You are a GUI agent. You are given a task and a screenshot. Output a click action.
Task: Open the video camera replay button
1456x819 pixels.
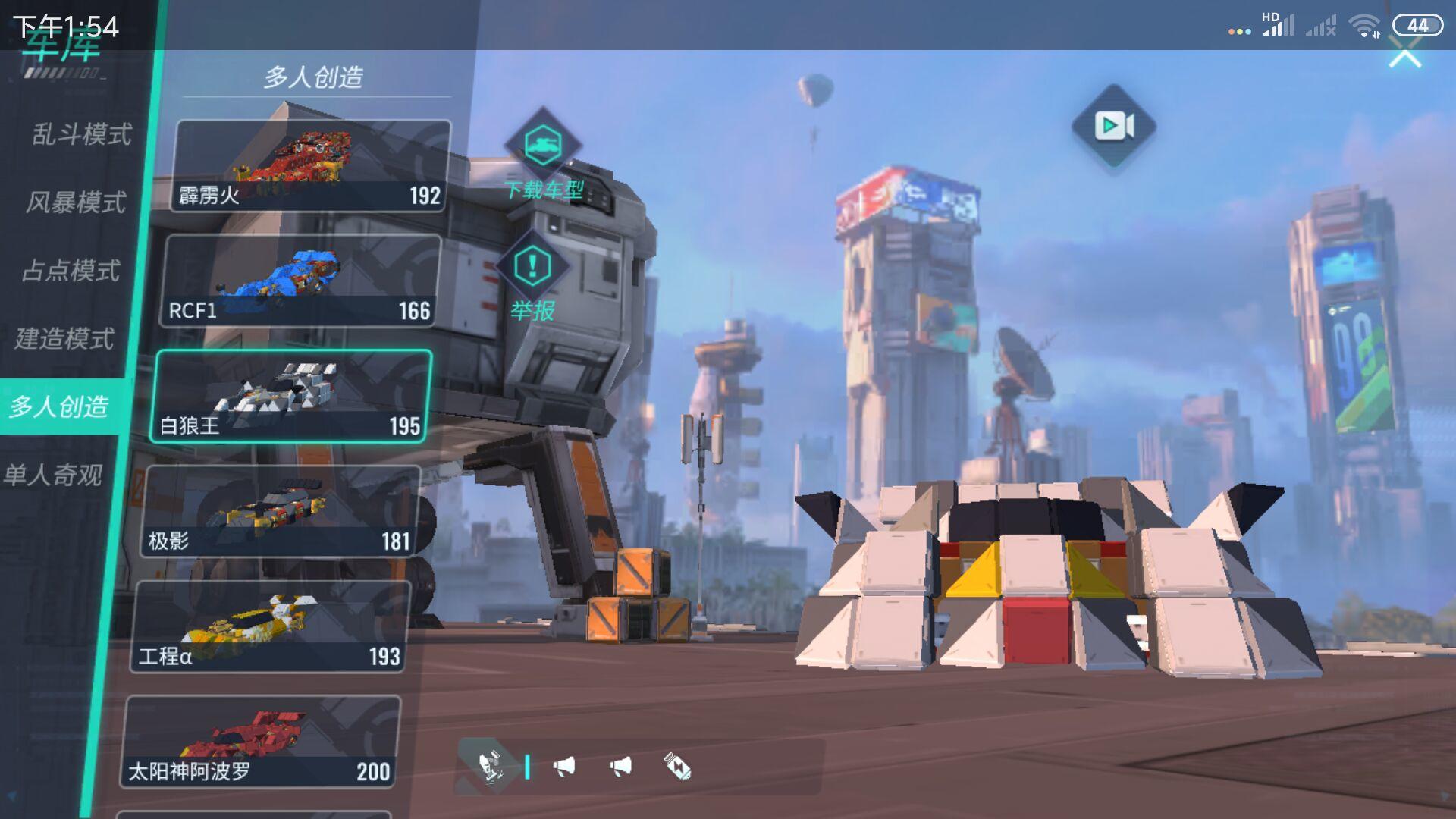pos(1113,126)
